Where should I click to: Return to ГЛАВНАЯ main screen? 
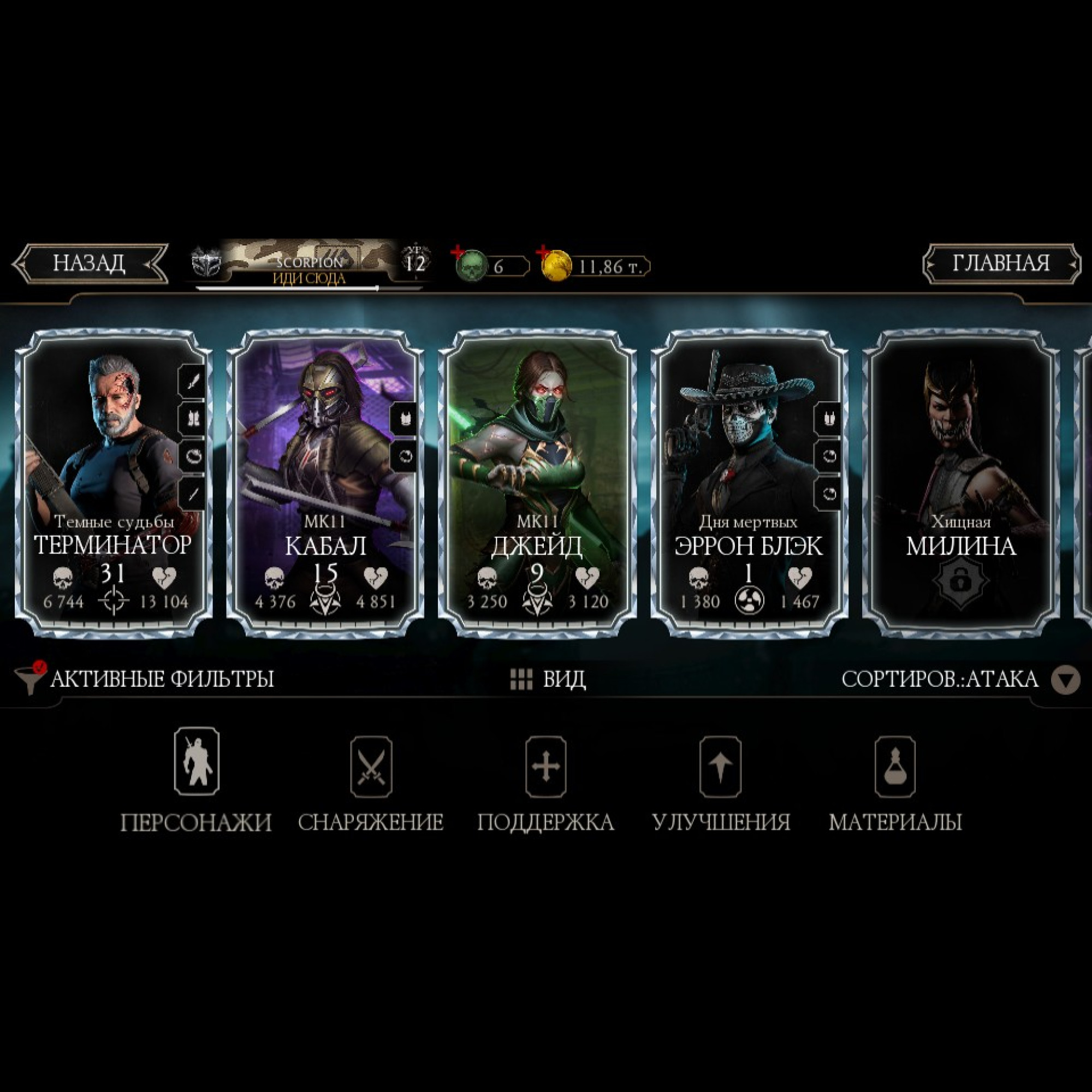(1001, 263)
